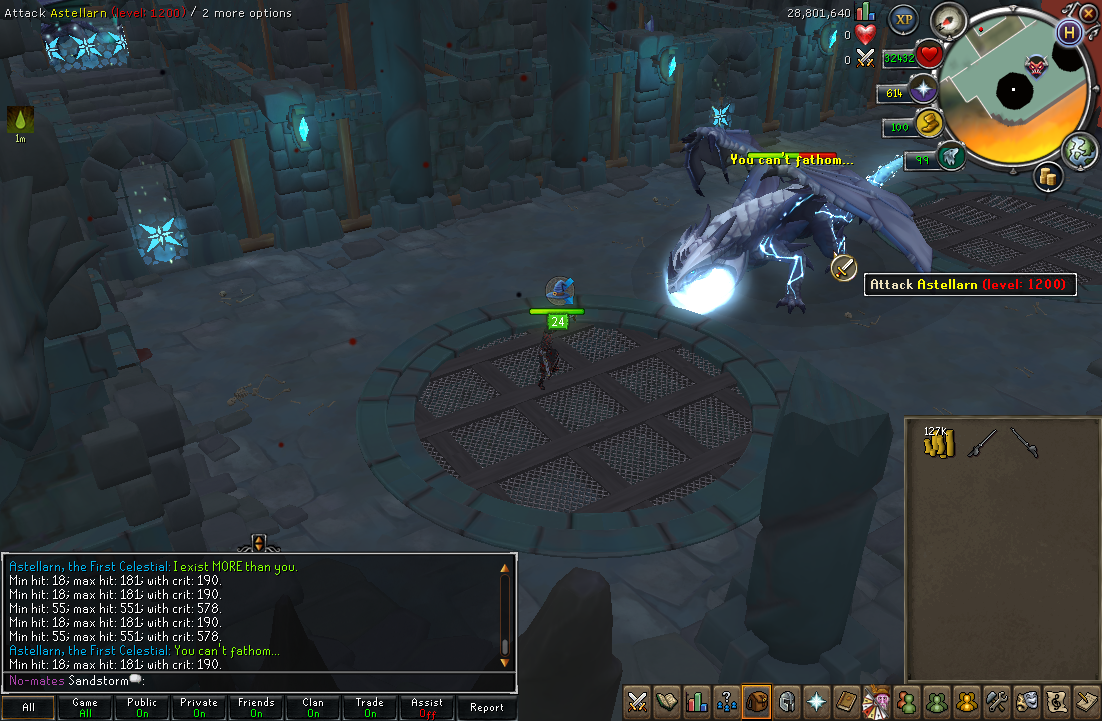Open the world map globe icon
This screenshot has height=721, width=1102.
(x=1080, y=150)
